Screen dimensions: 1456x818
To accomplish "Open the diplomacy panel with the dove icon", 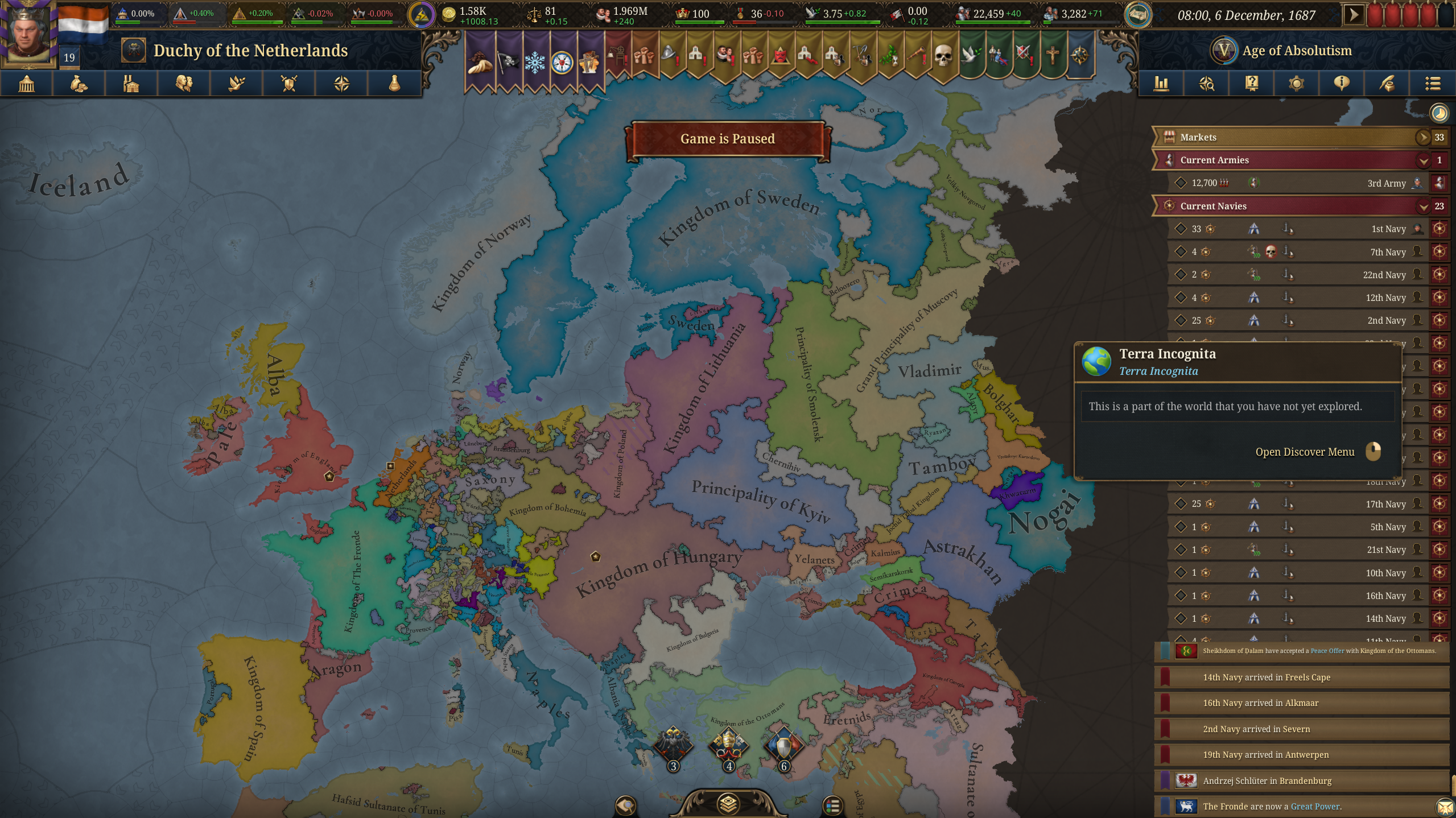I will [x=237, y=84].
